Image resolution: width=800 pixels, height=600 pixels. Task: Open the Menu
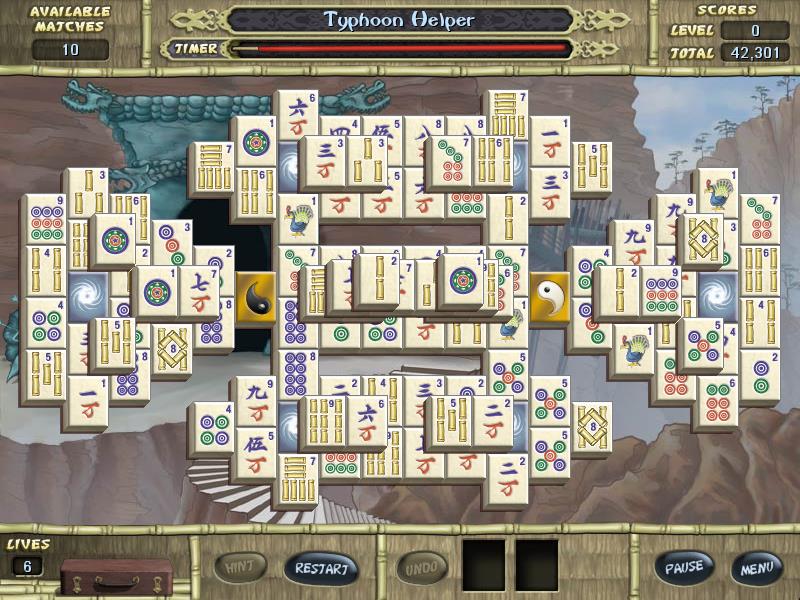[755, 568]
